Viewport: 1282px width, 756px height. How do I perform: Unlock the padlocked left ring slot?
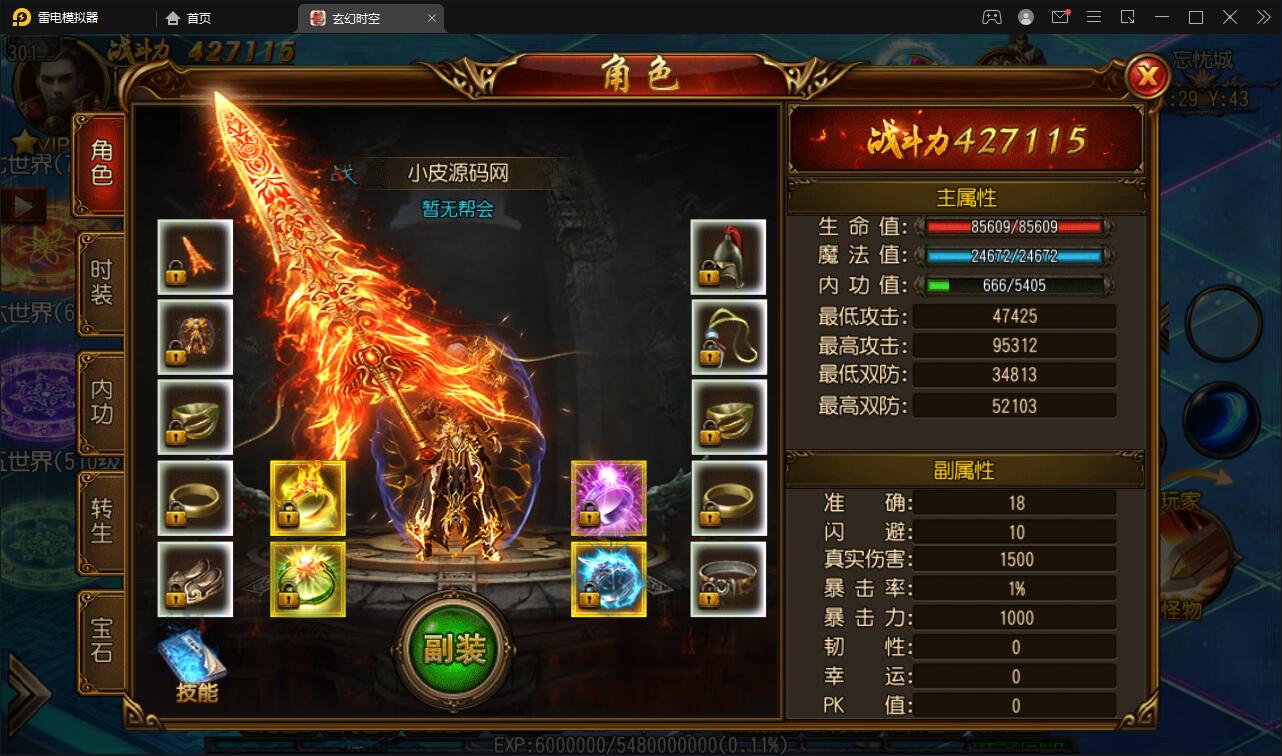click(x=194, y=497)
